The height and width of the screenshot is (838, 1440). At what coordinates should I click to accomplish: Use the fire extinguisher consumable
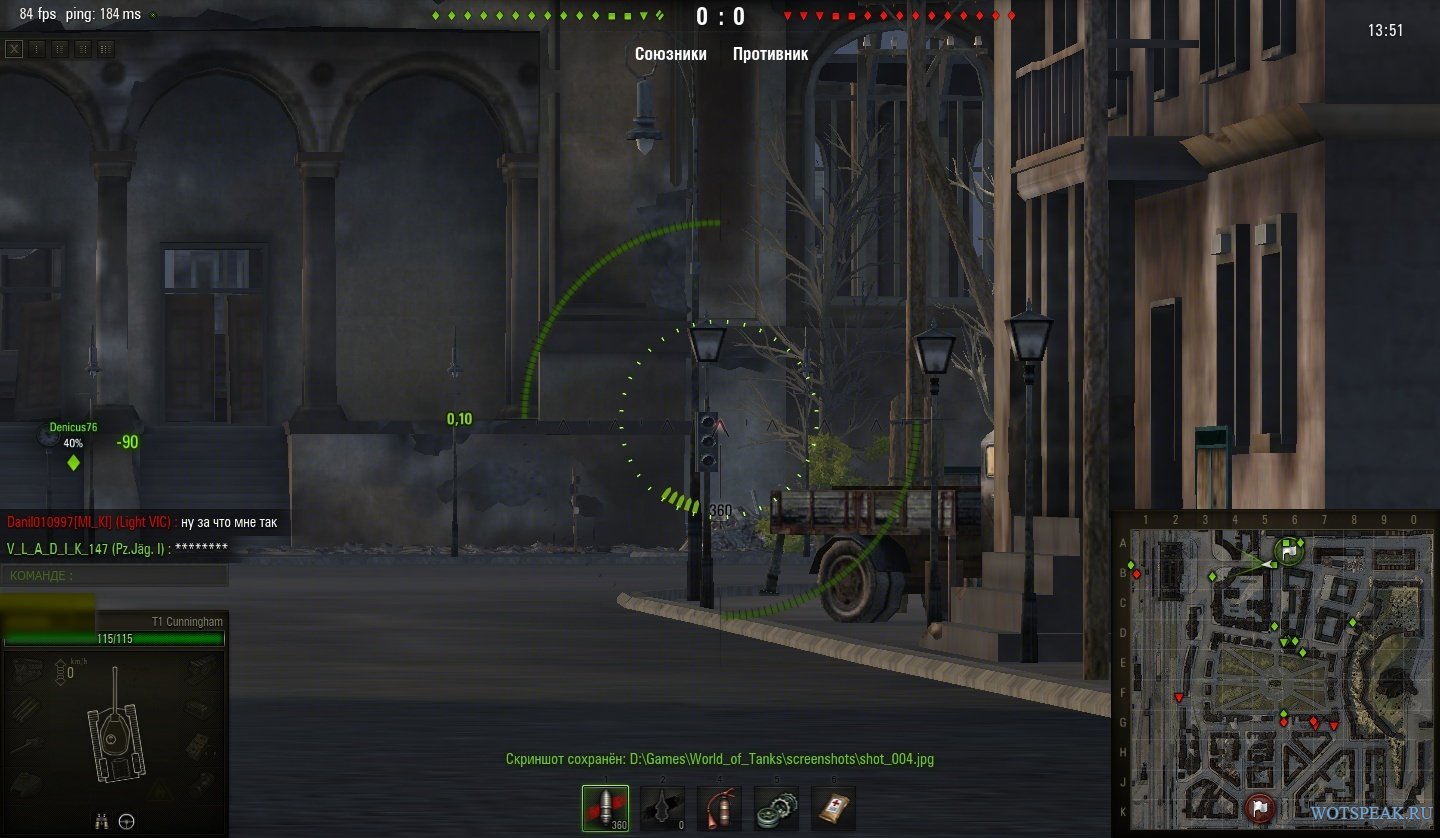coord(720,808)
